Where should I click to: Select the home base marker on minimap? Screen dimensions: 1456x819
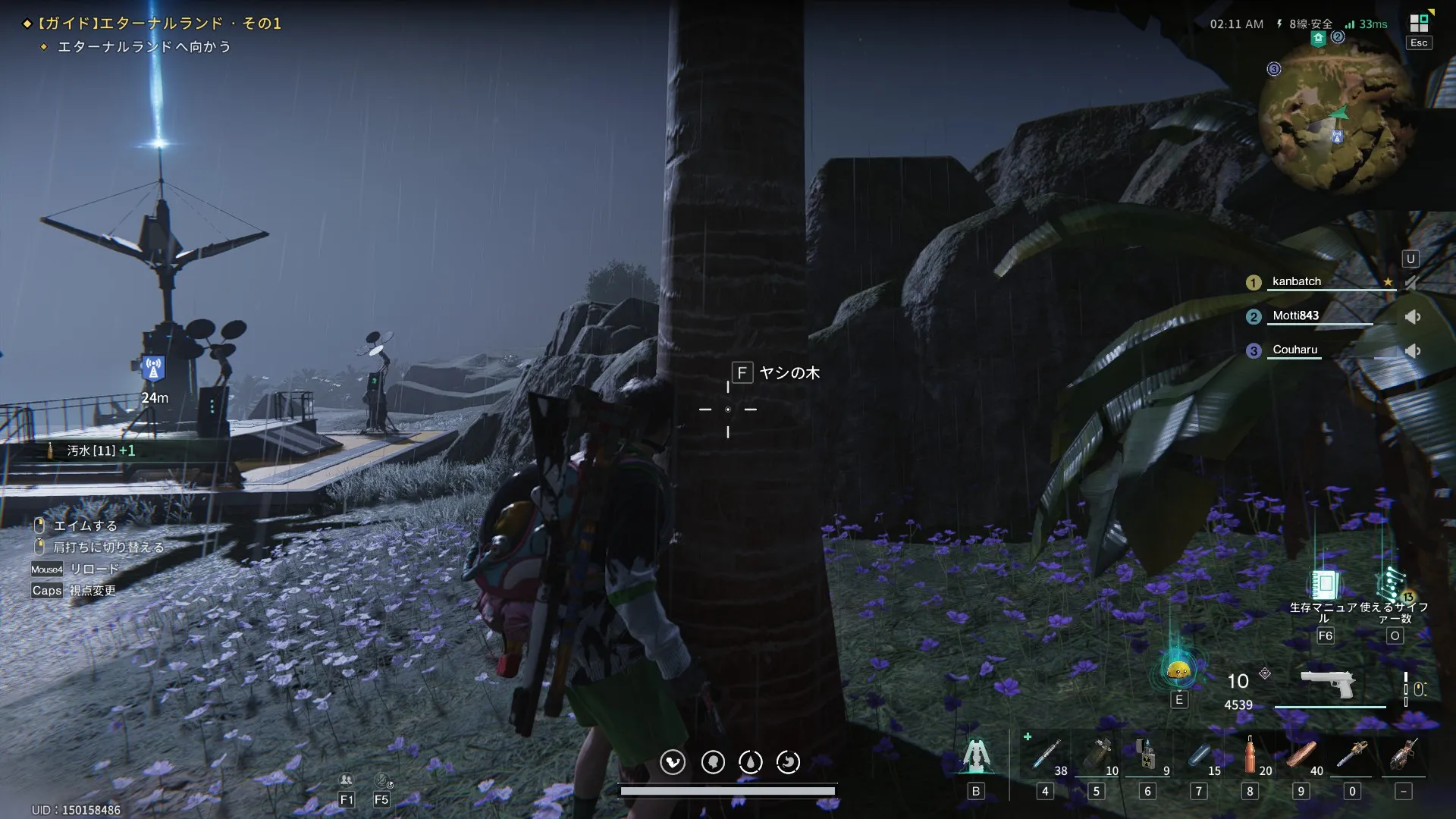(1318, 39)
